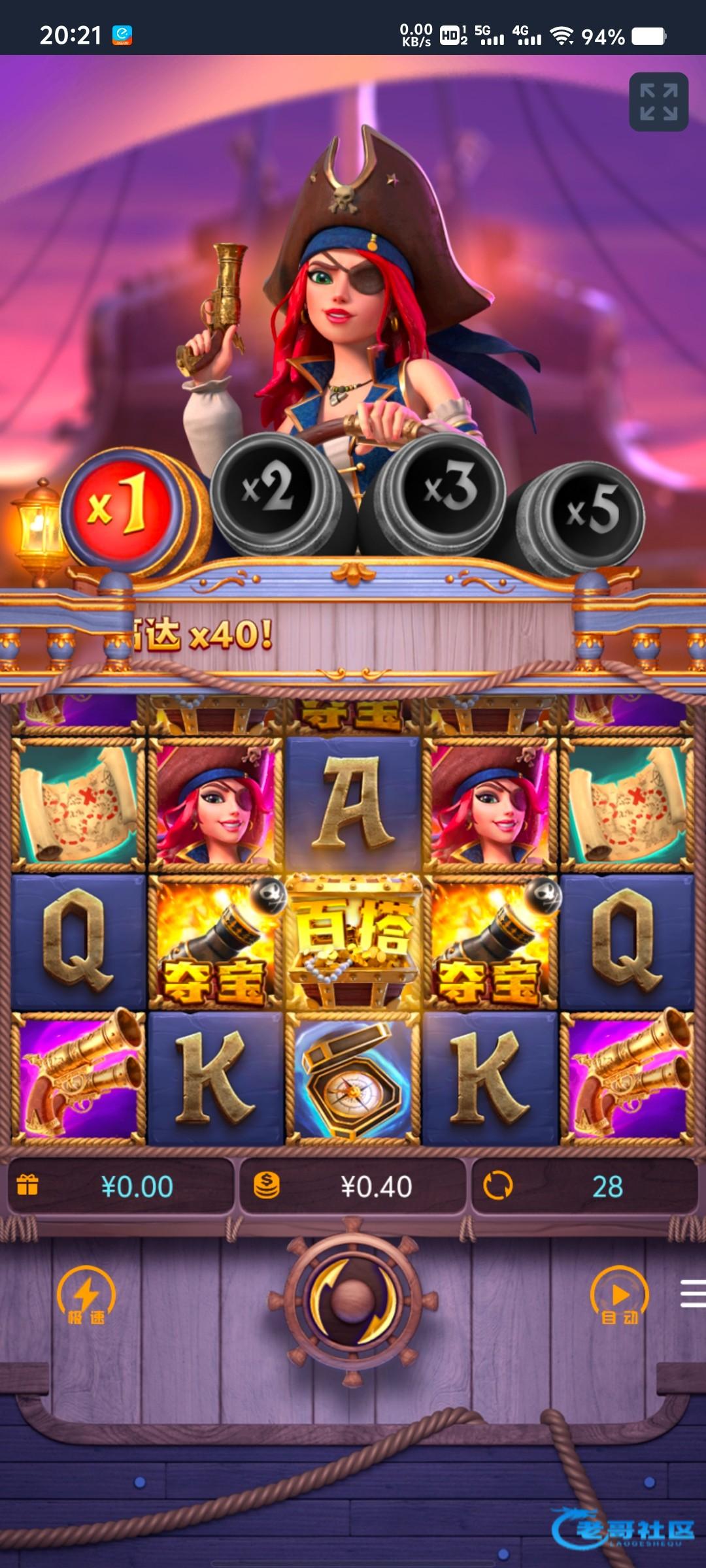706x1568 pixels.
Task: Open the hamburger menu
Action: (x=692, y=1294)
